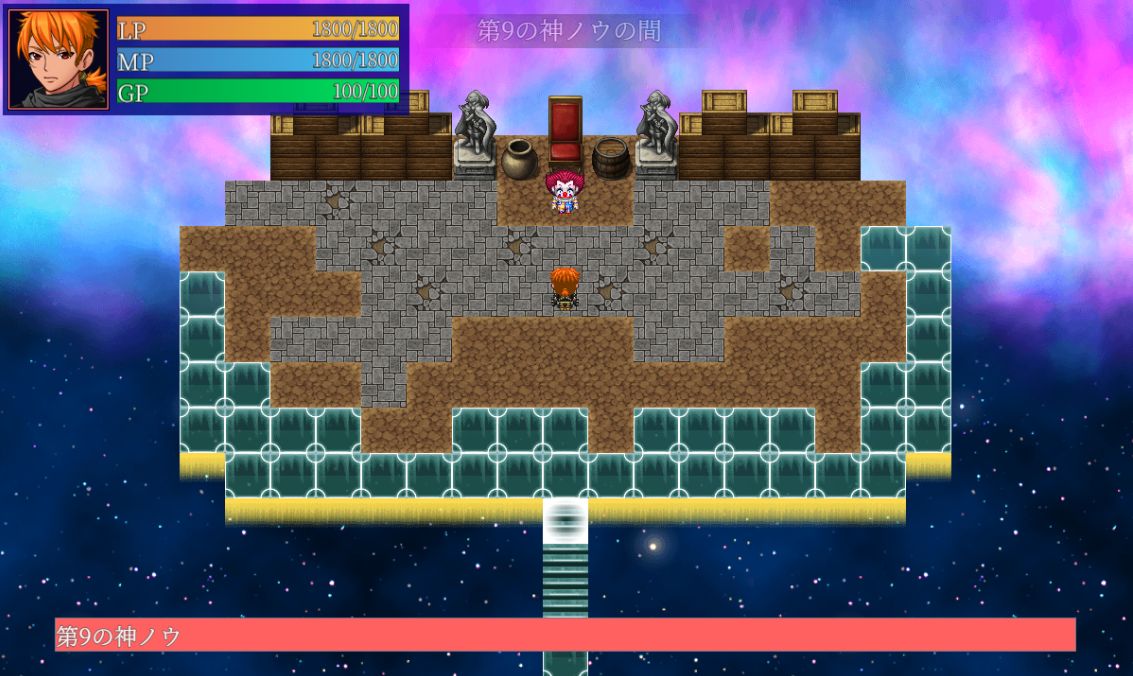Screen dimensions: 1133x676
Task: Click the orange-haired hero portrait
Action: pyautogui.click(x=59, y=59)
